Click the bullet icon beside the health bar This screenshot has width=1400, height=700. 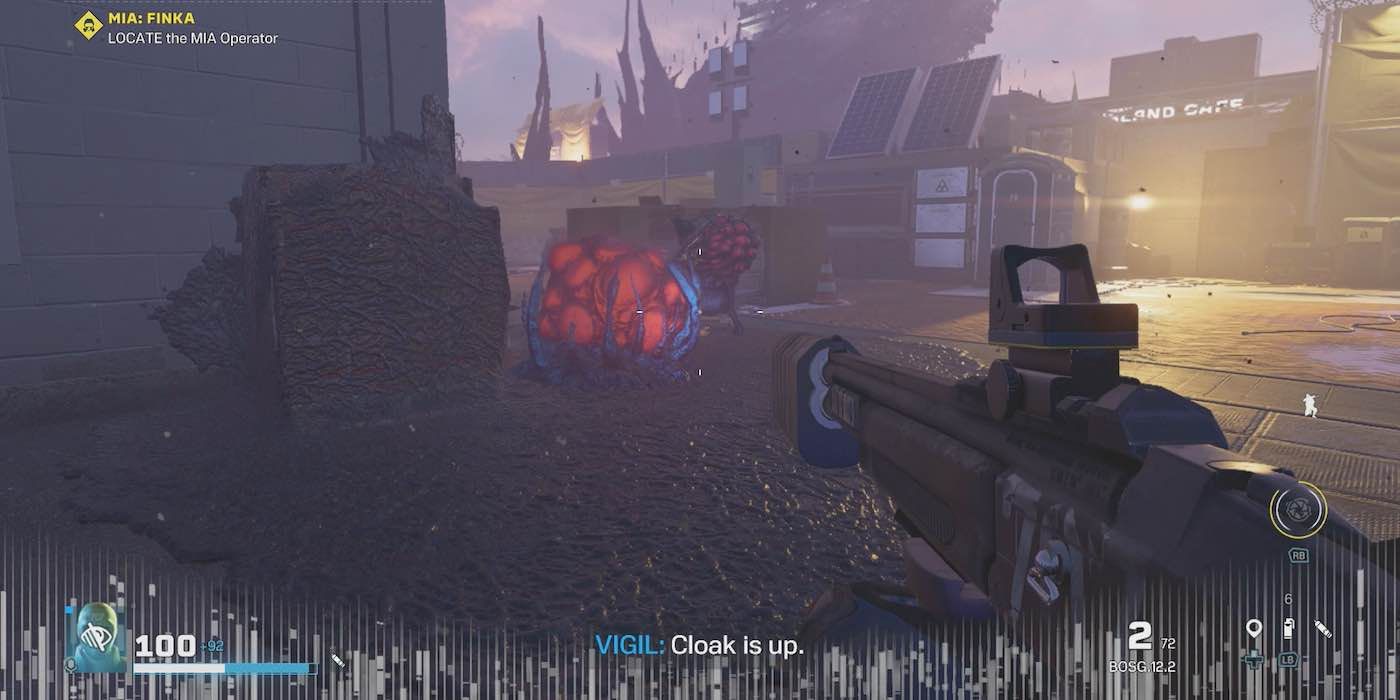(338, 661)
